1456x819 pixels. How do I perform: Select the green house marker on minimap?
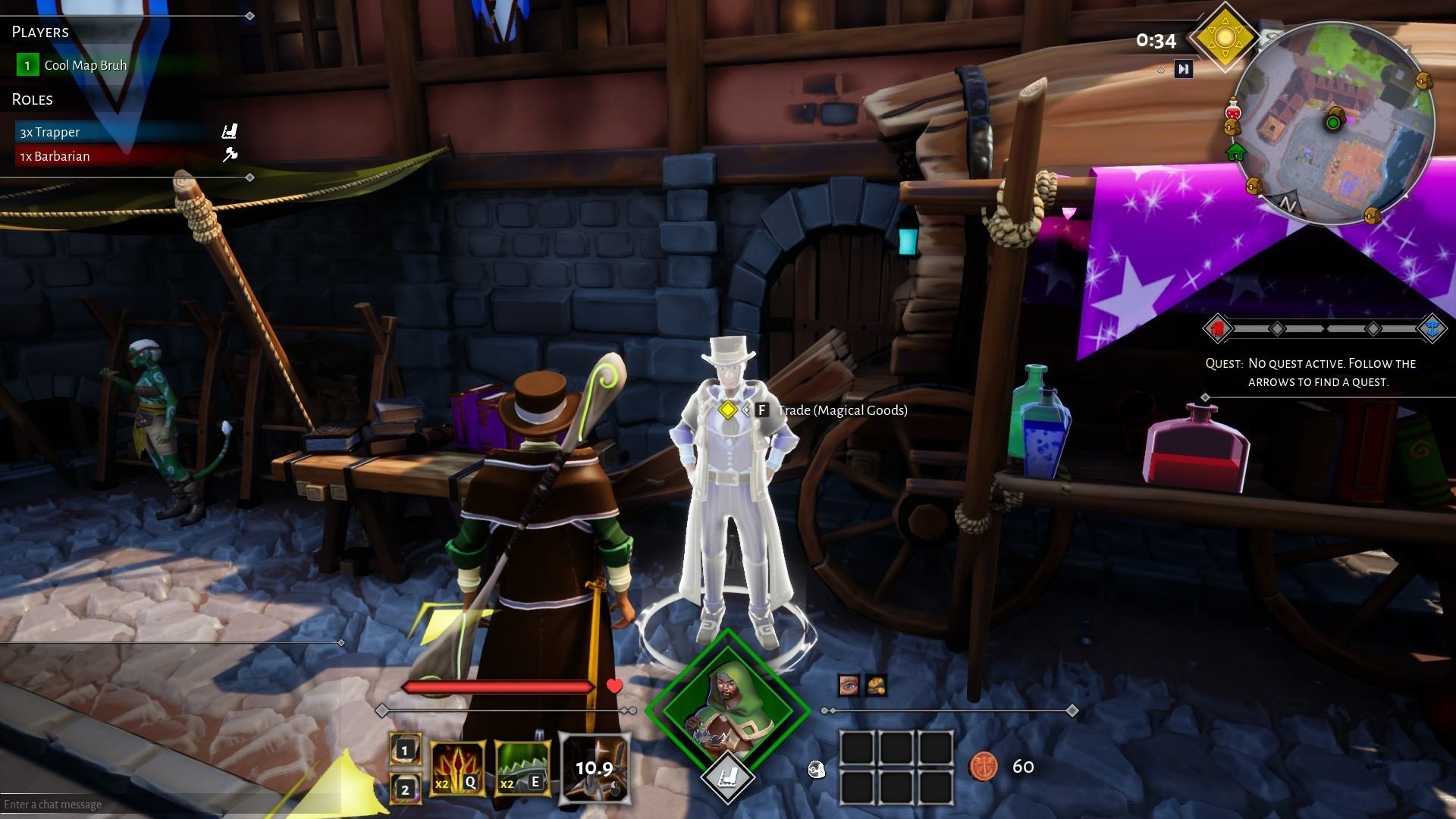pos(1236,152)
